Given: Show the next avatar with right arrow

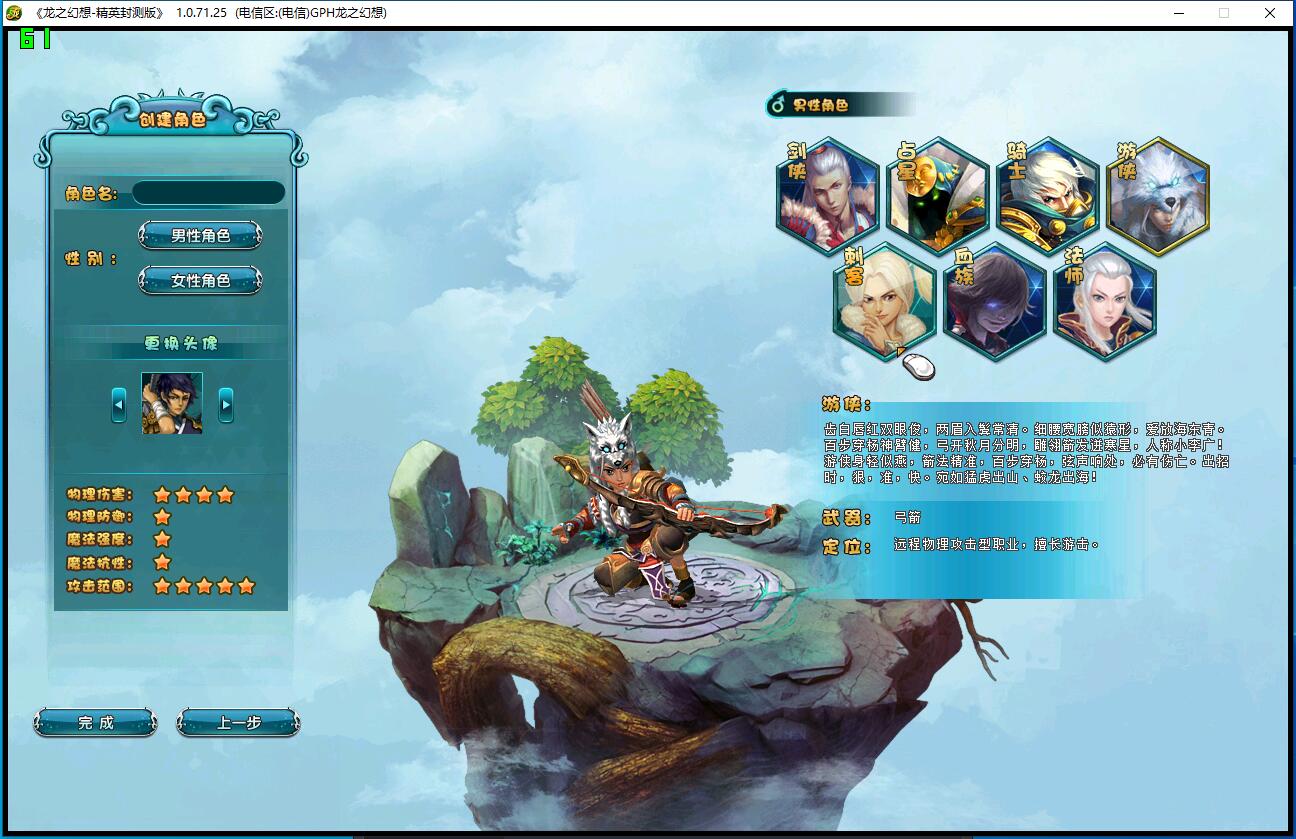Looking at the screenshot, I should tap(226, 404).
